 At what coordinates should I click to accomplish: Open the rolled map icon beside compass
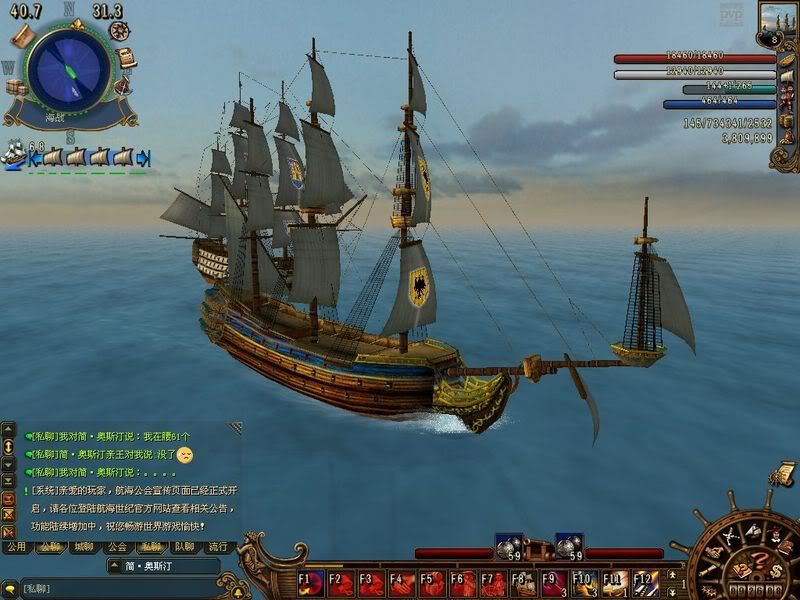coord(21,37)
